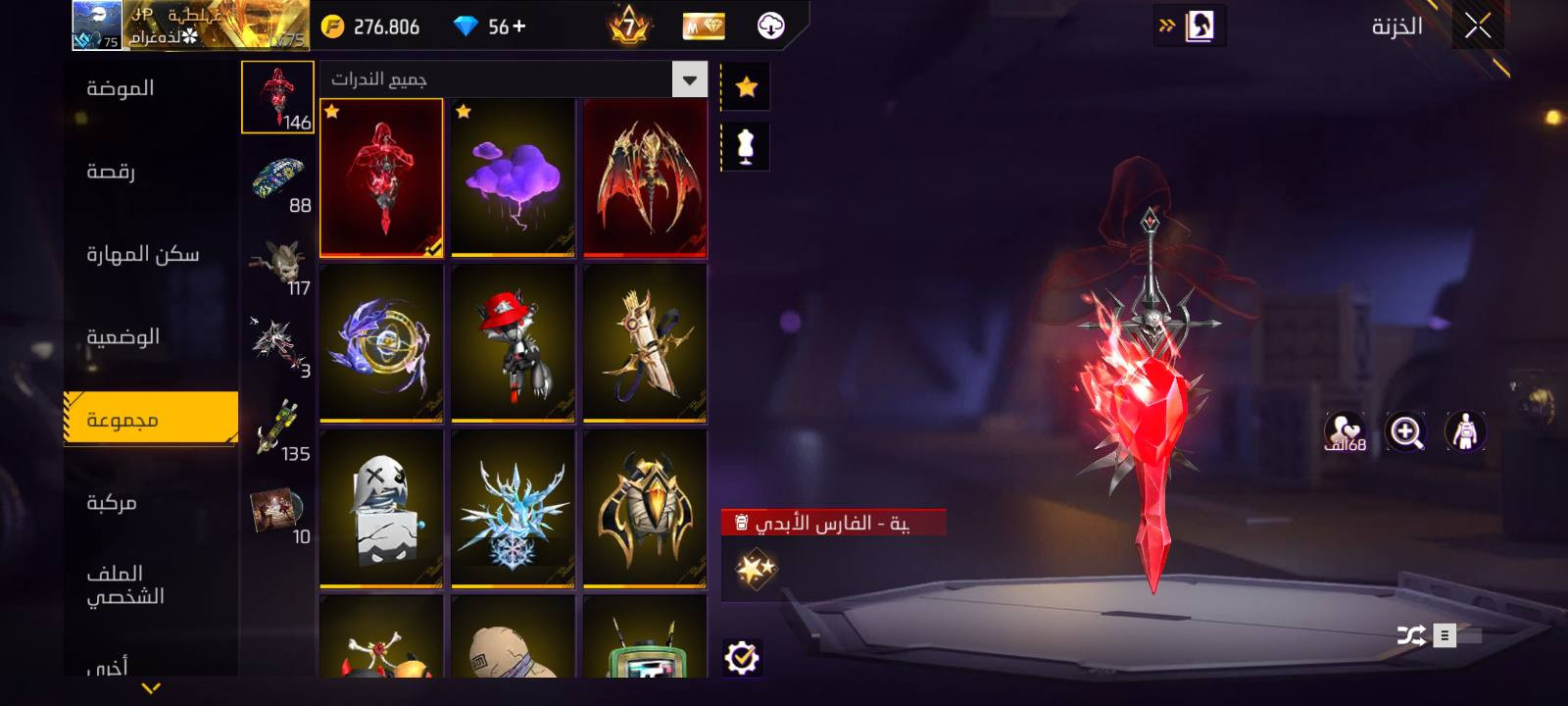This screenshot has height=706, width=1568.
Task: Click the magnifier zoom preview icon
Action: pyautogui.click(x=1405, y=431)
